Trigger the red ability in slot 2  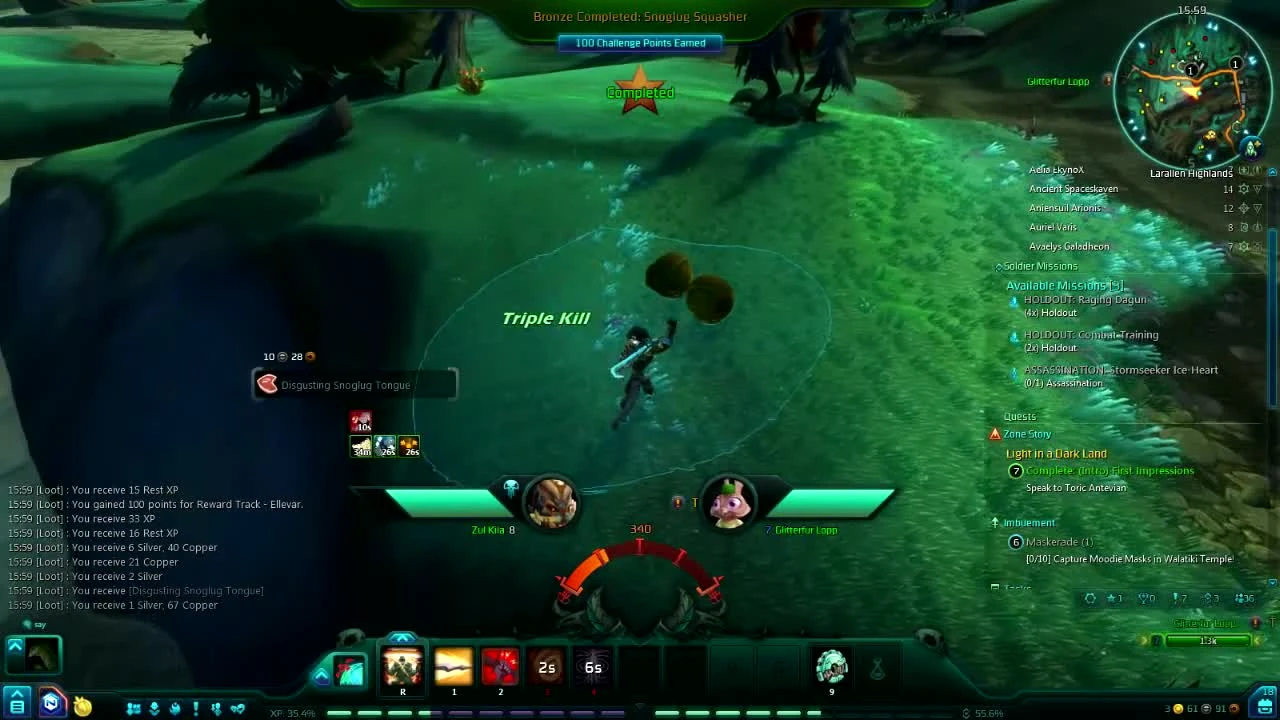[500, 668]
